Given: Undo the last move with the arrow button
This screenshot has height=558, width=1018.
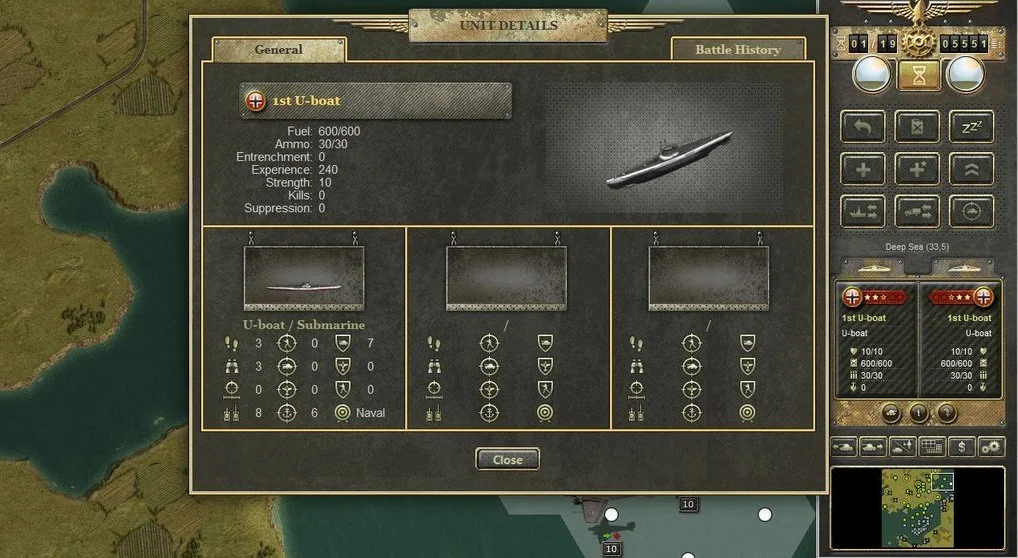Looking at the screenshot, I should [863, 126].
